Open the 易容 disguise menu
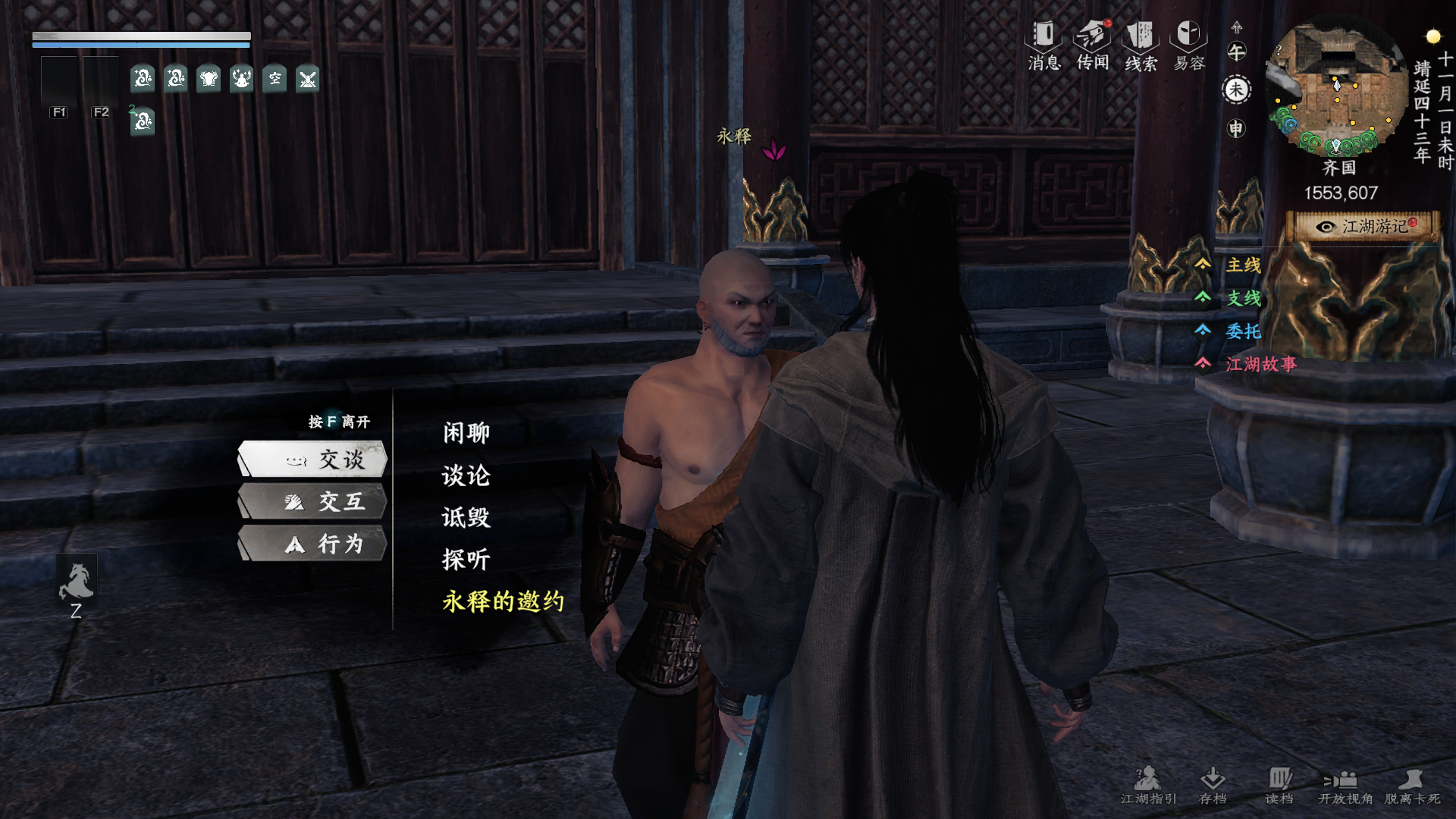This screenshot has width=1456, height=819. click(x=1189, y=45)
